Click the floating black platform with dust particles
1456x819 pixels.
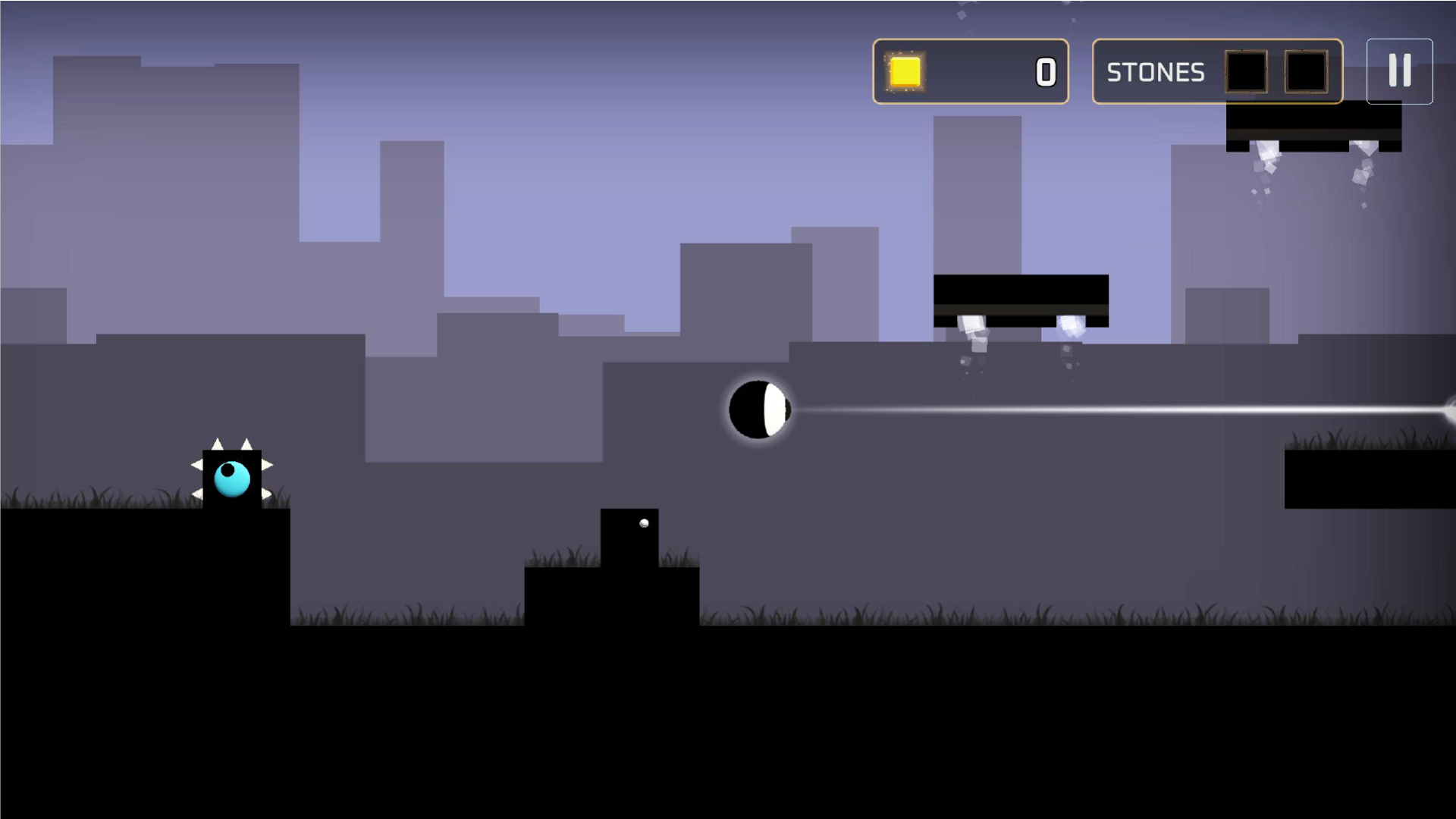coord(1021,300)
